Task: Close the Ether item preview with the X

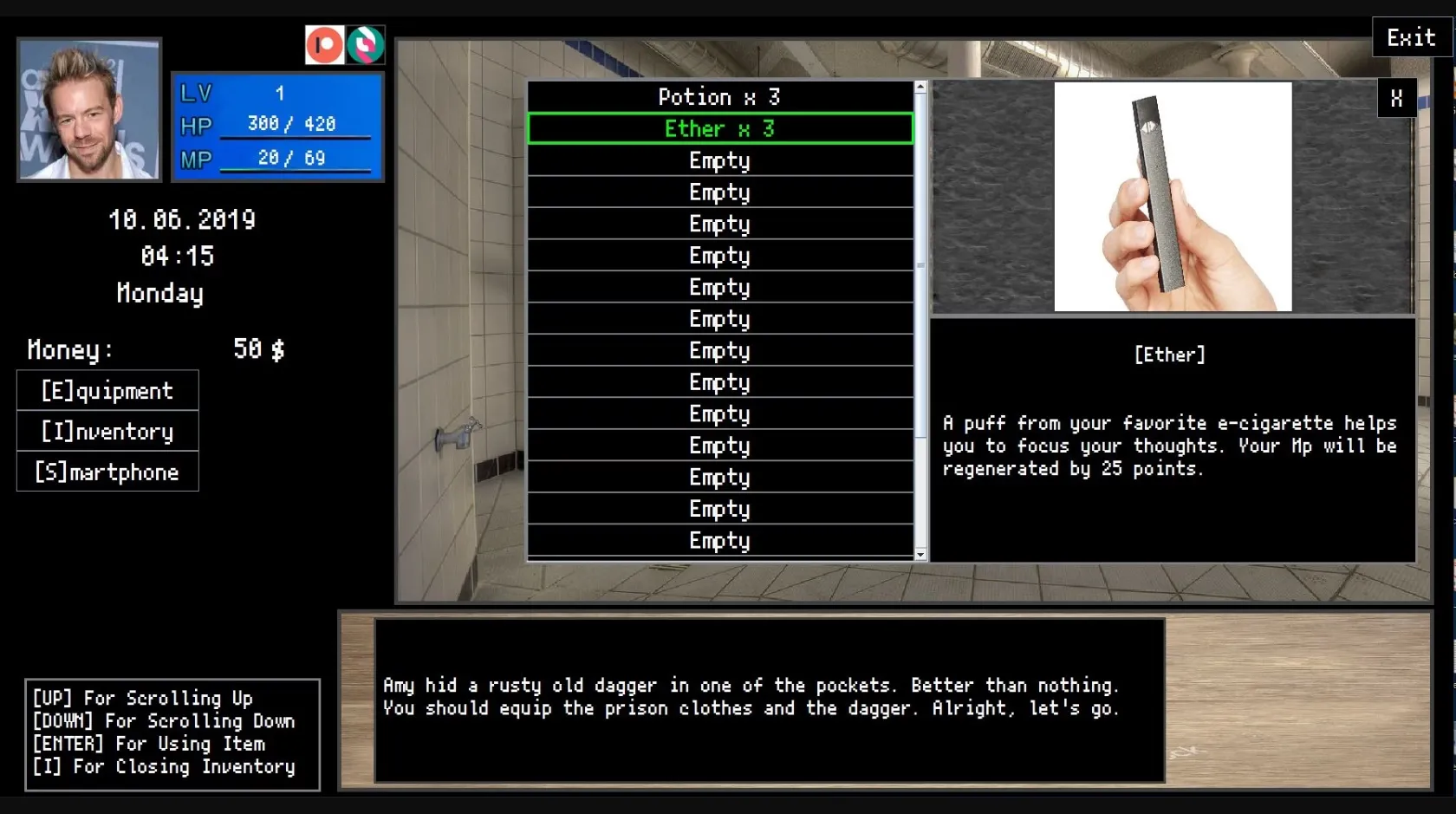Action: pos(1395,98)
